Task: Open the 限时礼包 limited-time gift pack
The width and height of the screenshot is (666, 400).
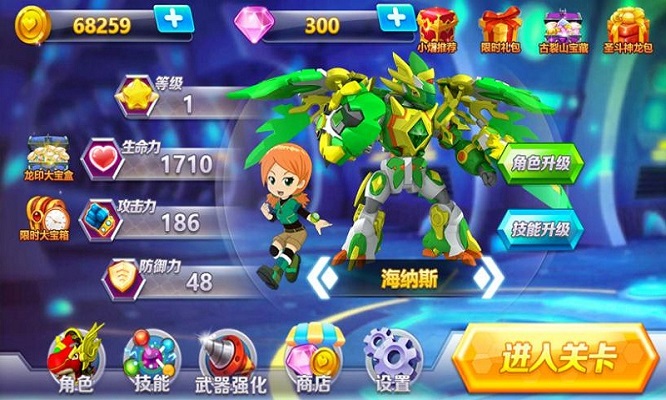Action: 500,26
